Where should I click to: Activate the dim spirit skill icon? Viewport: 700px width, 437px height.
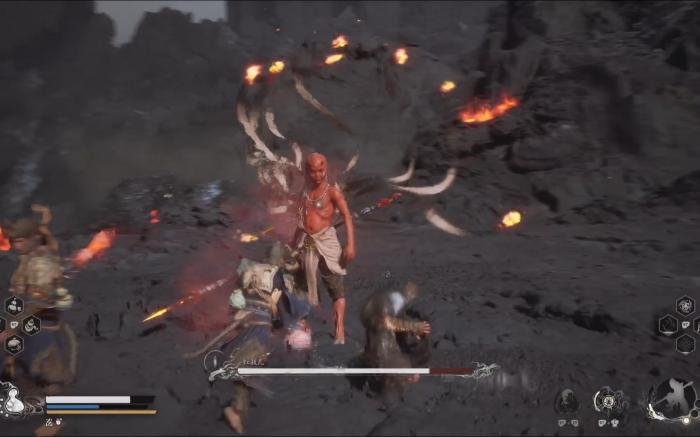tap(566, 402)
